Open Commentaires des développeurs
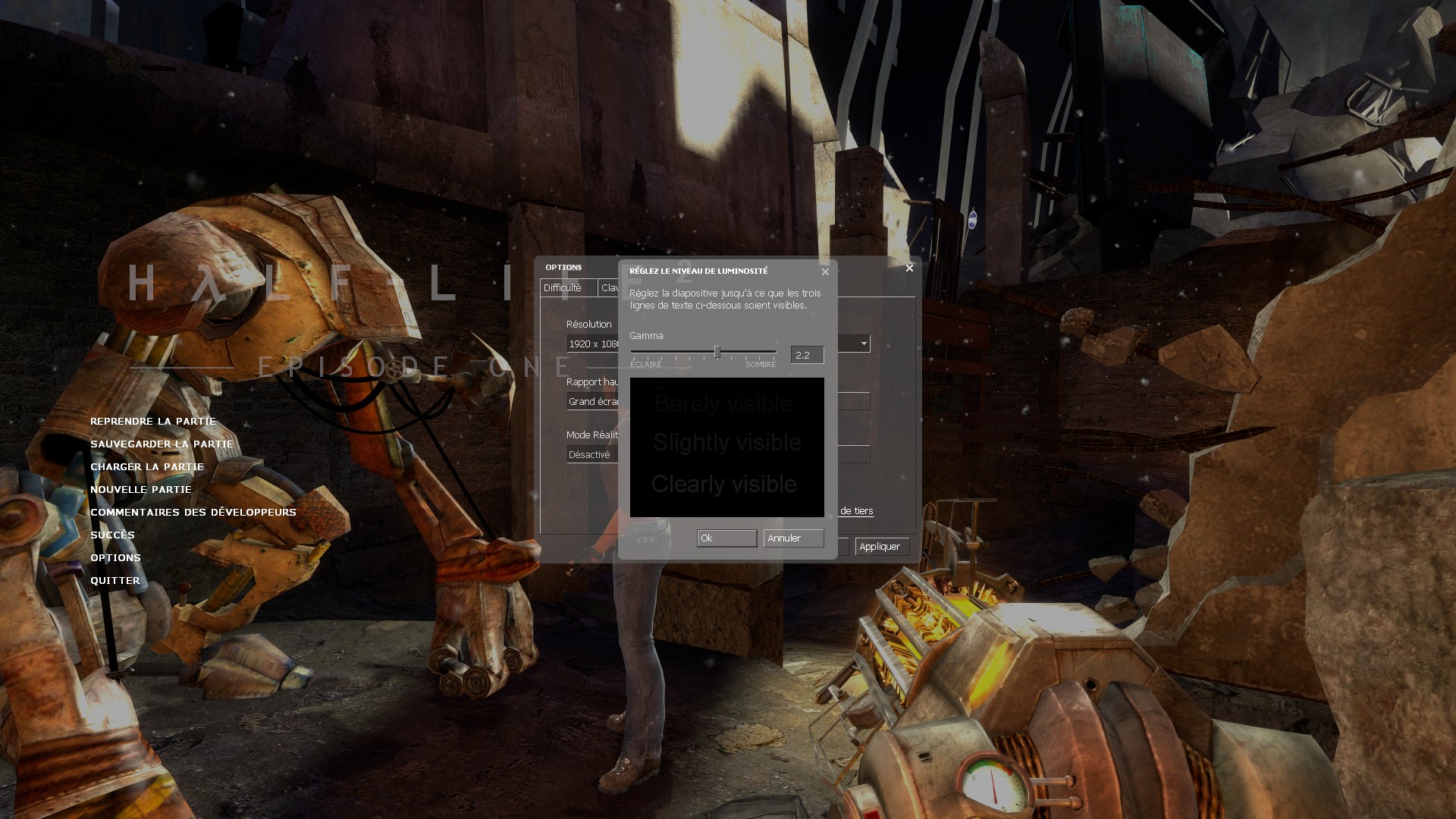This screenshot has height=819, width=1456. point(193,512)
